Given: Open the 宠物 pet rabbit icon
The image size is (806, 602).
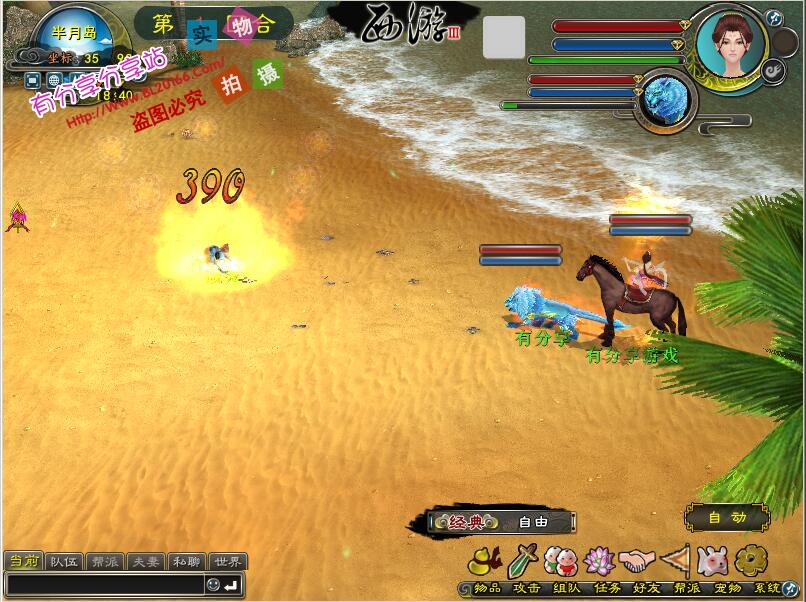Looking at the screenshot, I should [x=712, y=561].
